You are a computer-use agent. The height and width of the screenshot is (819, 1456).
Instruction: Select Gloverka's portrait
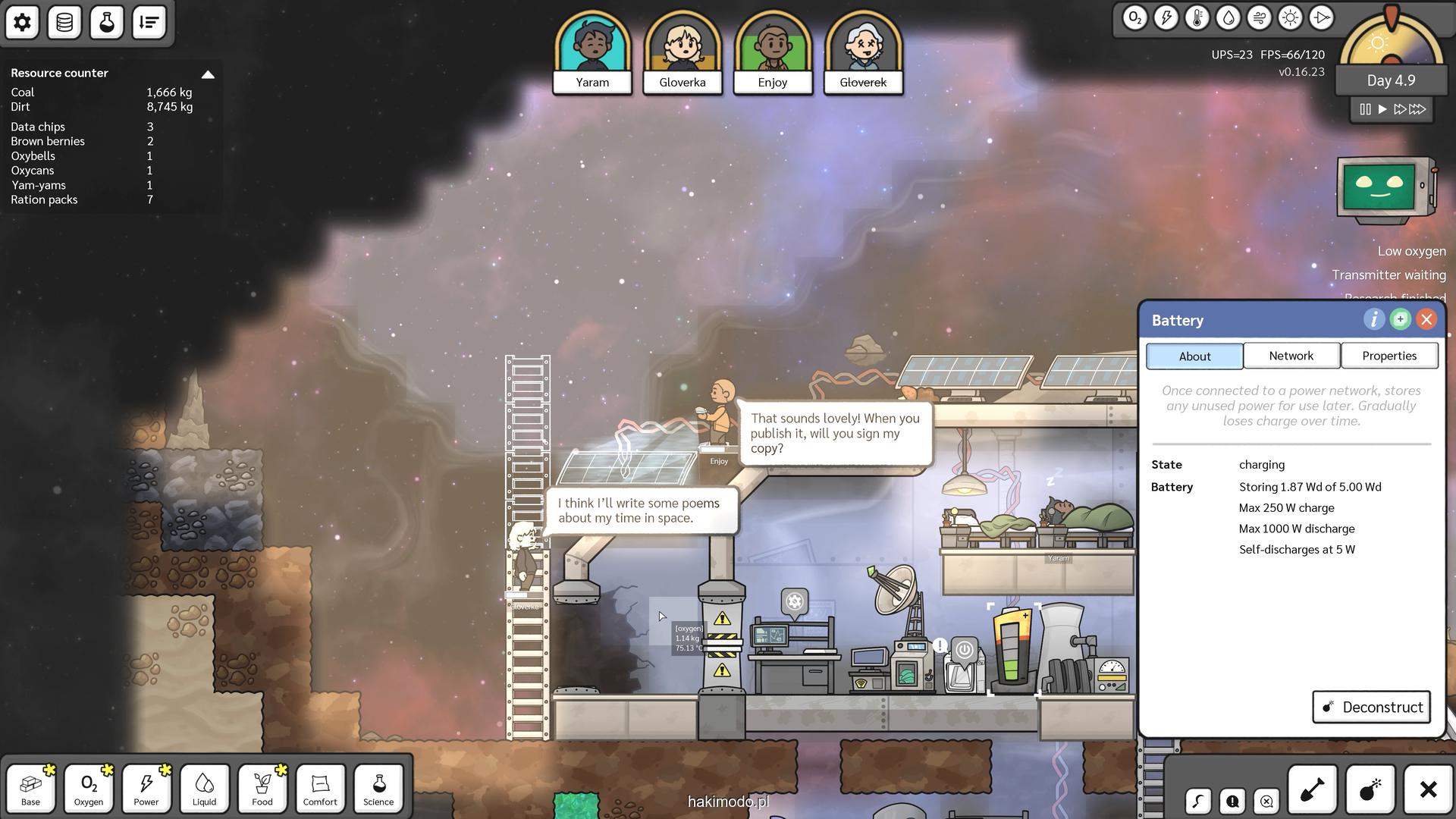tap(682, 52)
